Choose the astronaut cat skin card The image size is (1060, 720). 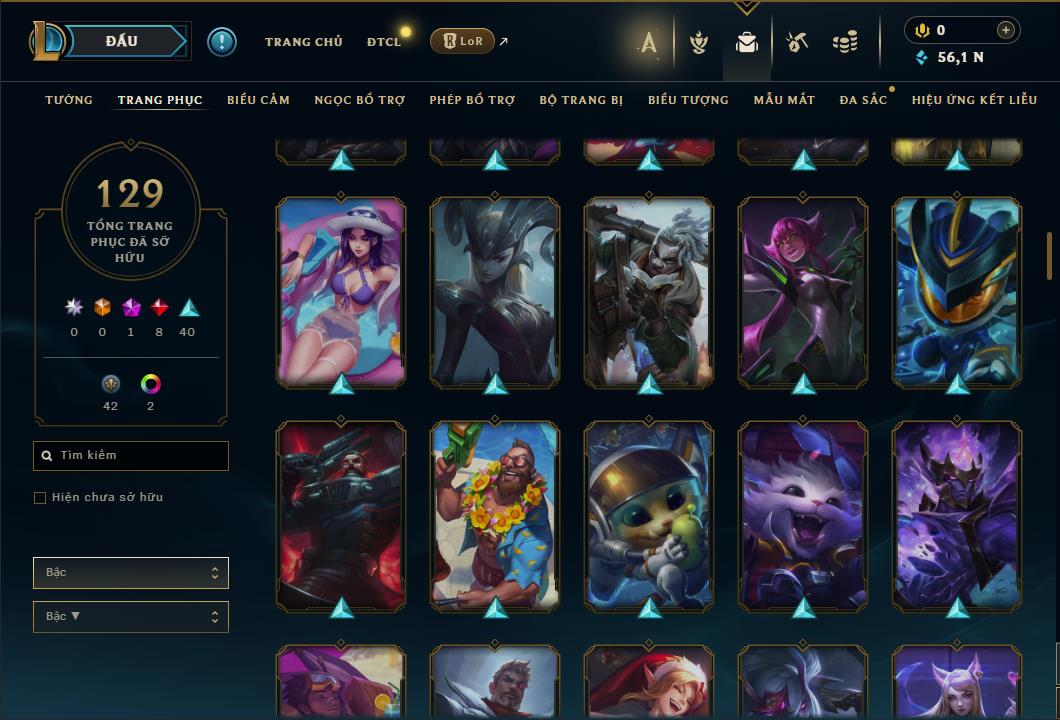pos(649,514)
